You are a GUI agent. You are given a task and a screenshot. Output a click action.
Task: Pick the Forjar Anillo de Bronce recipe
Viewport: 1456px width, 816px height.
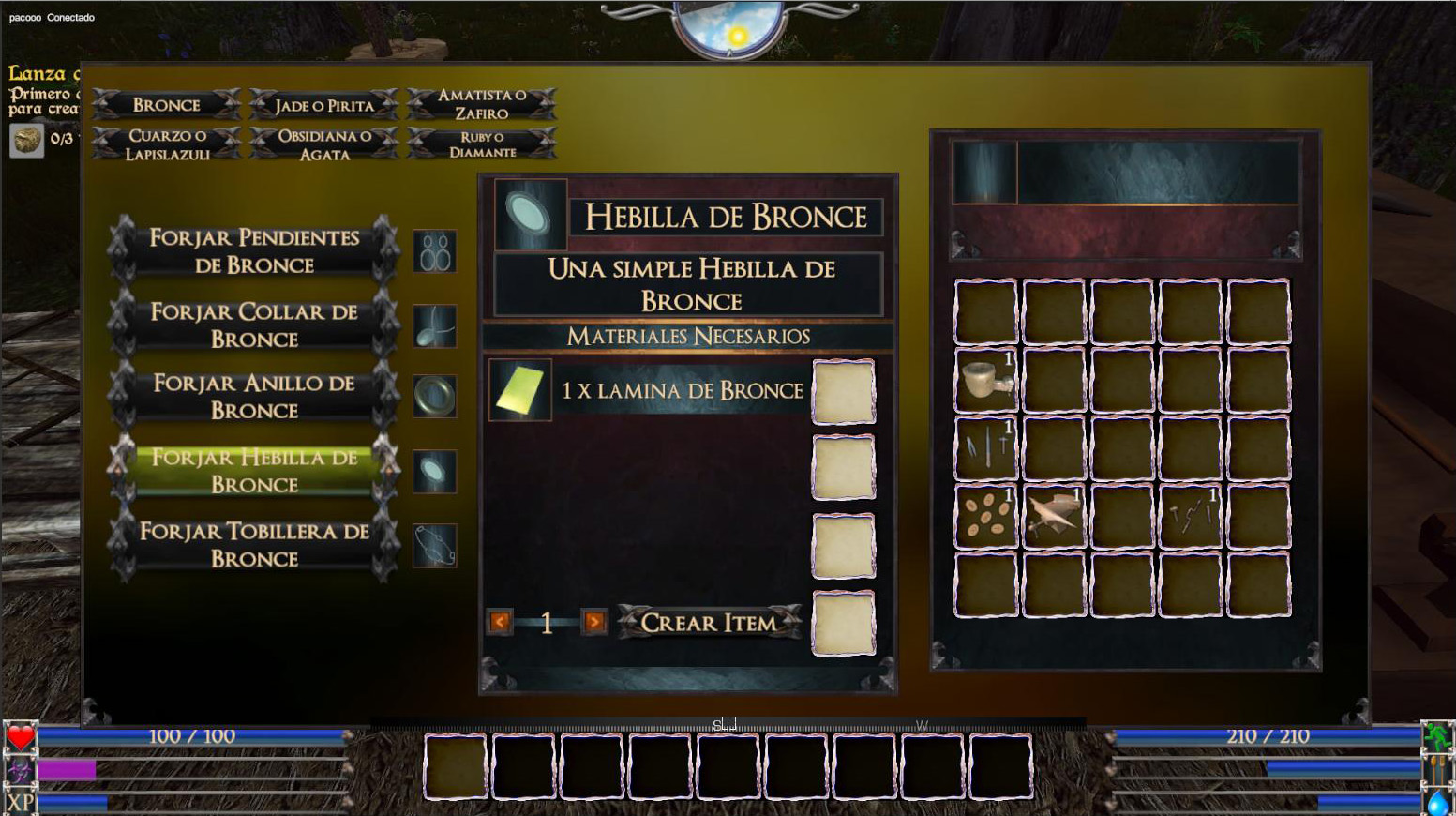(253, 396)
